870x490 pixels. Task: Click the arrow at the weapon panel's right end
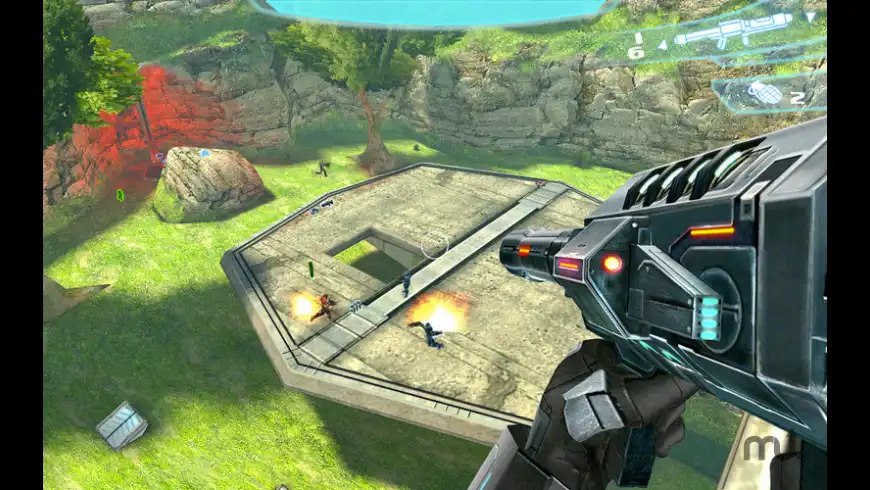(x=809, y=19)
